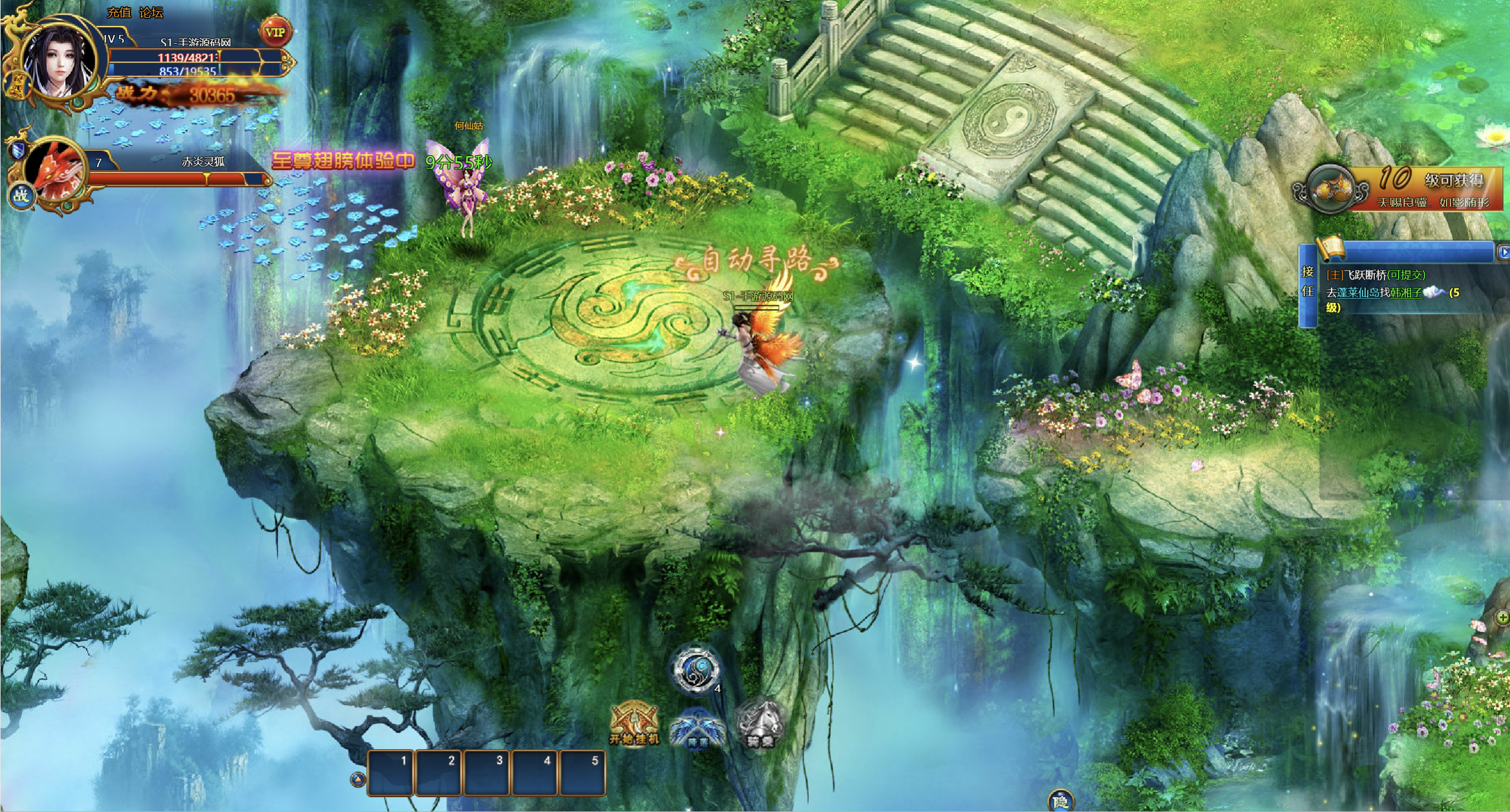Click the blue shield icon above pet portrait

coord(18,151)
